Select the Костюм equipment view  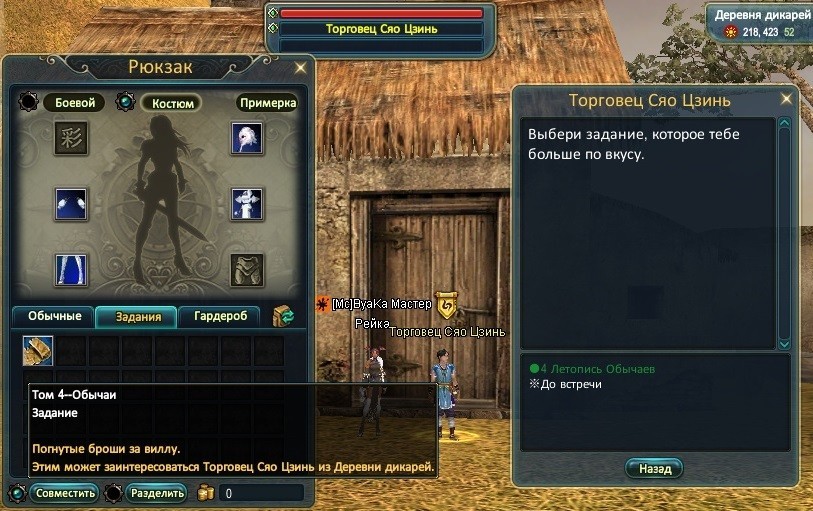coord(171,103)
